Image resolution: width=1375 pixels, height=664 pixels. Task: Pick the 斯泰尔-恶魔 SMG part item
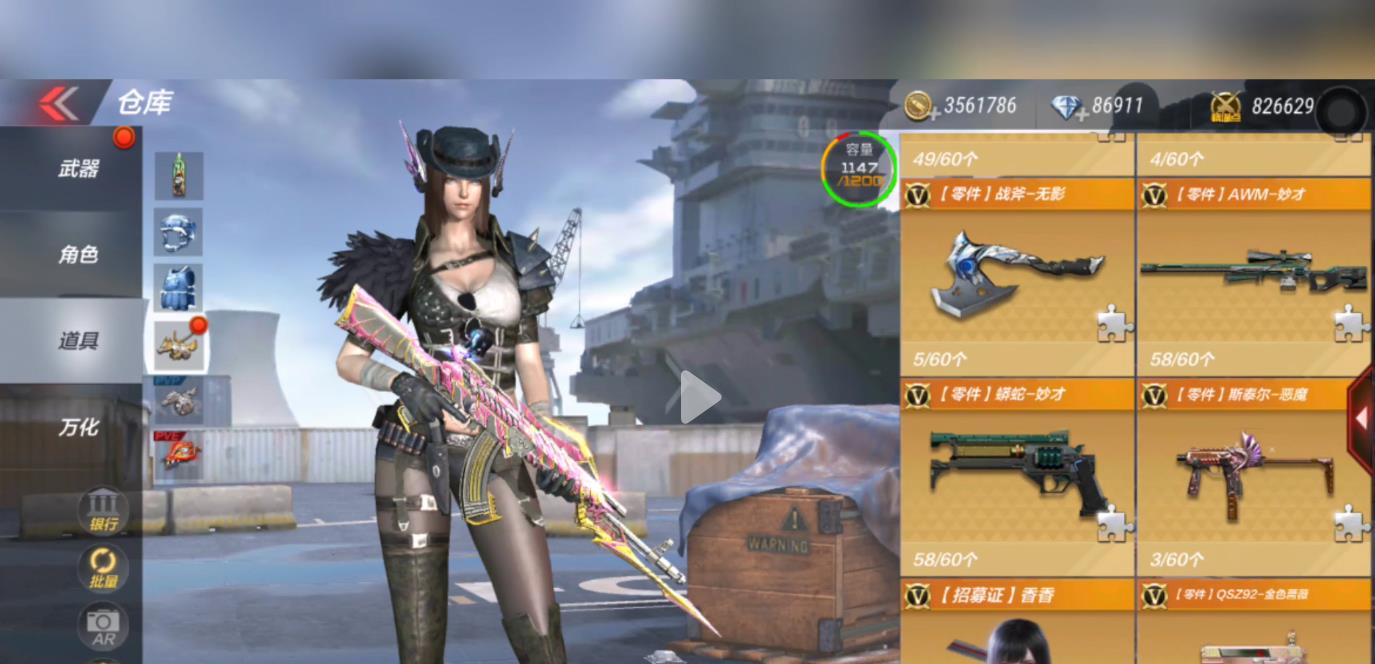1253,477
